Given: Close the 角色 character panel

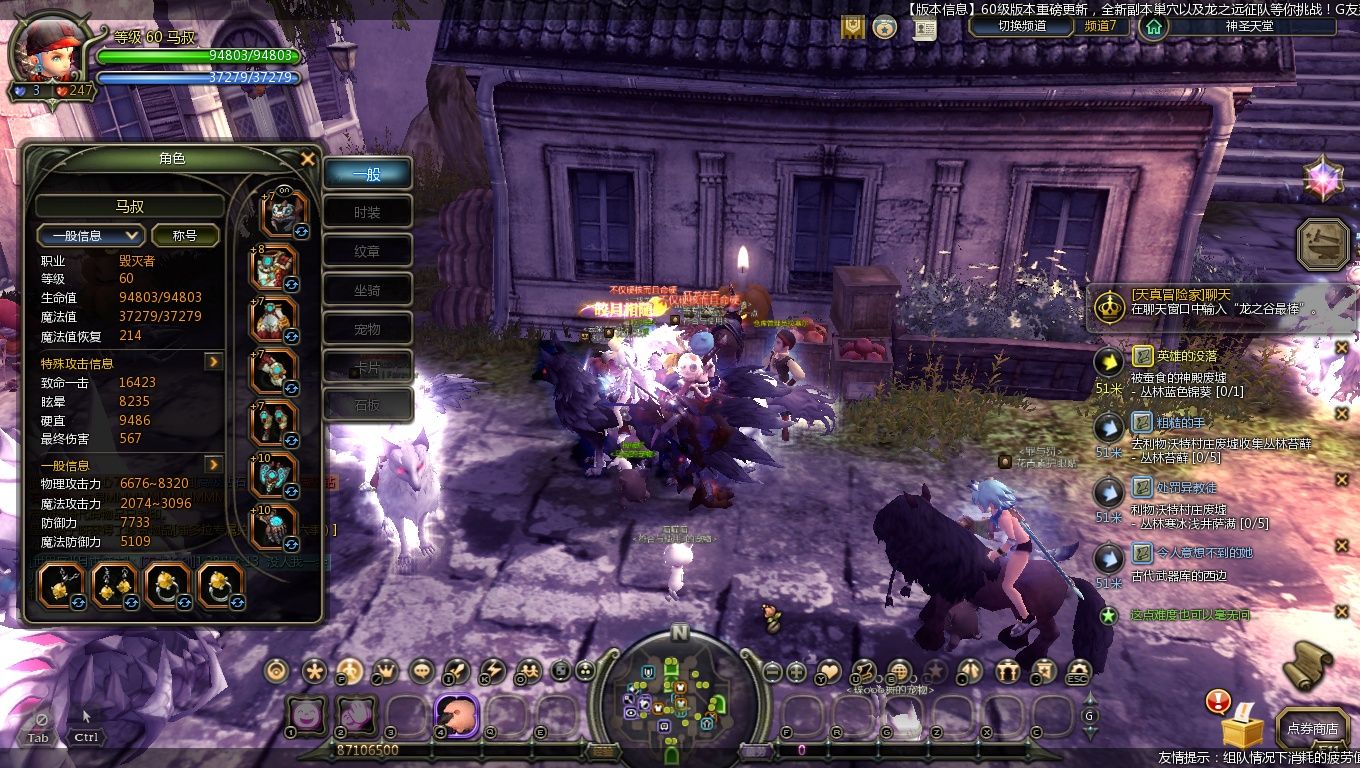Looking at the screenshot, I should pos(308,159).
